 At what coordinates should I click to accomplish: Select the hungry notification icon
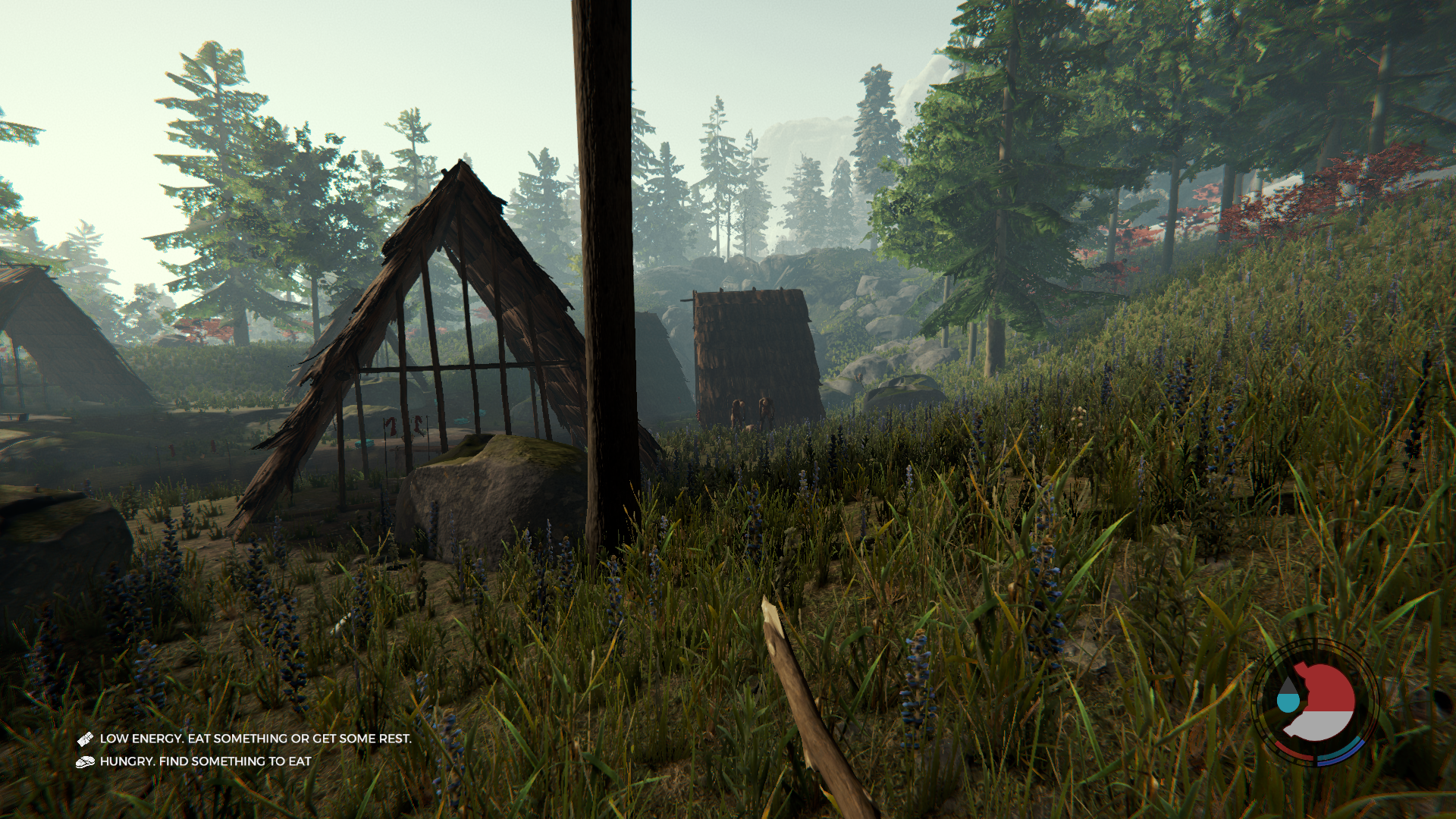click(85, 761)
